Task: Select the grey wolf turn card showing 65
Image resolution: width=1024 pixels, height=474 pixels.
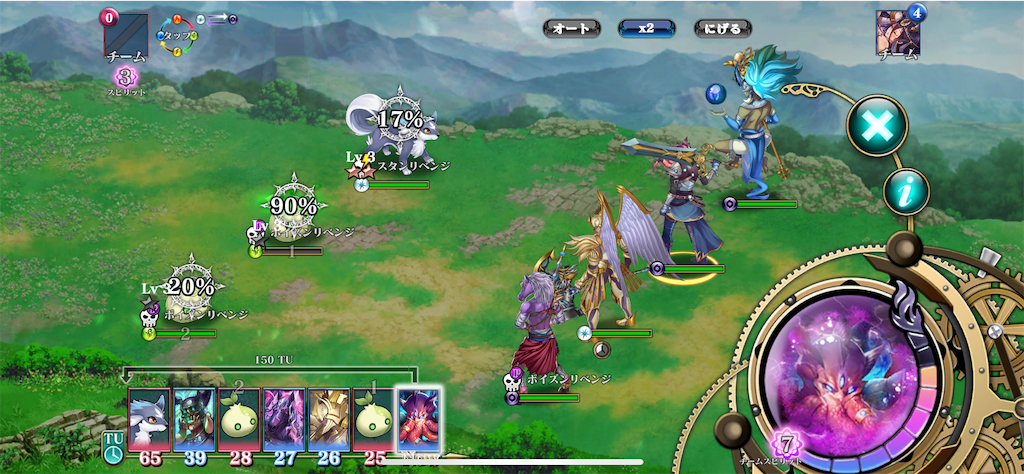Action: point(150,419)
